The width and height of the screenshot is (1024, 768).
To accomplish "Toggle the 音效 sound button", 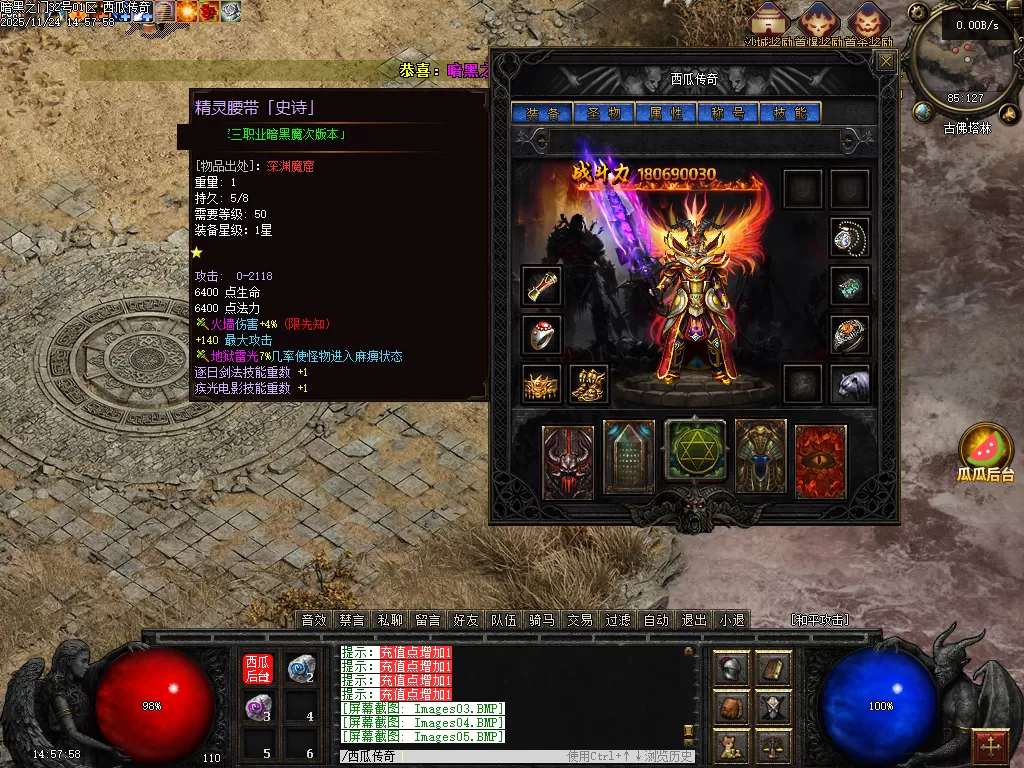I will tap(314, 620).
